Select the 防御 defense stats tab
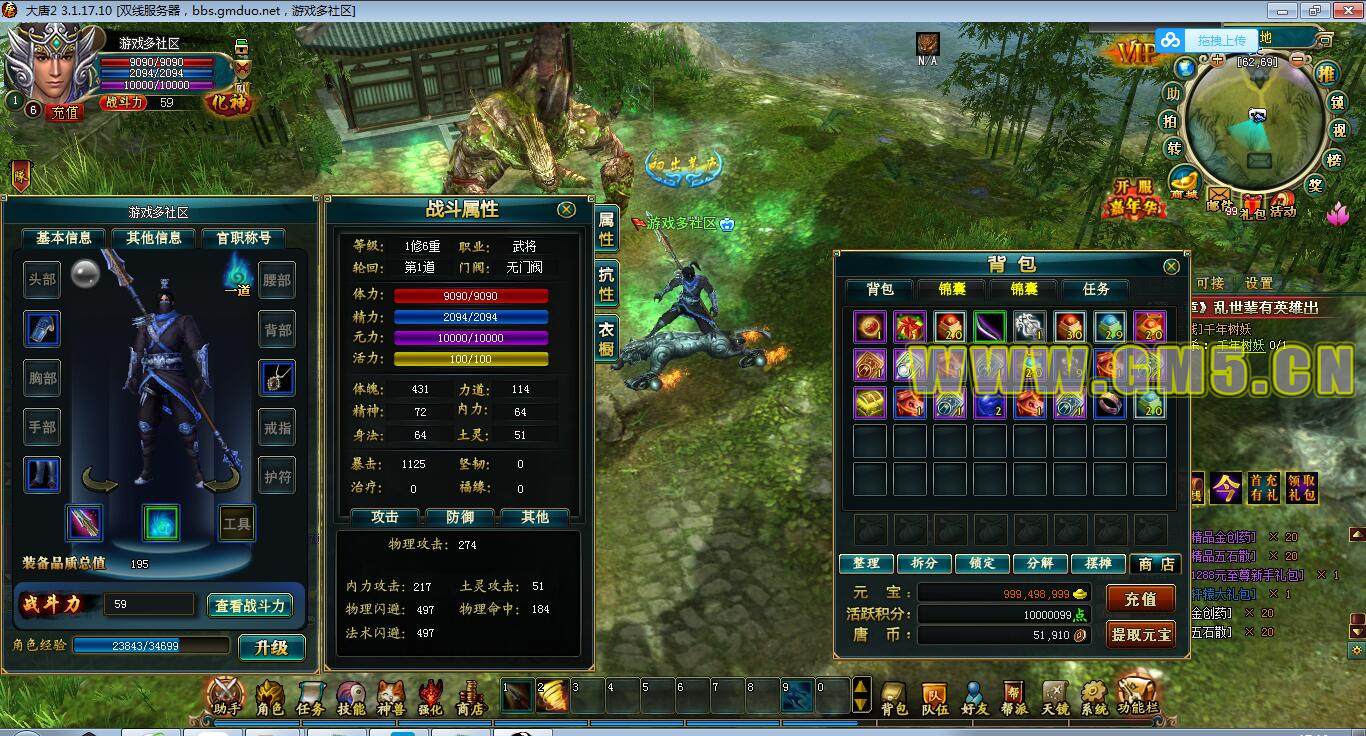Viewport: 1366px width, 736px height. pos(460,517)
